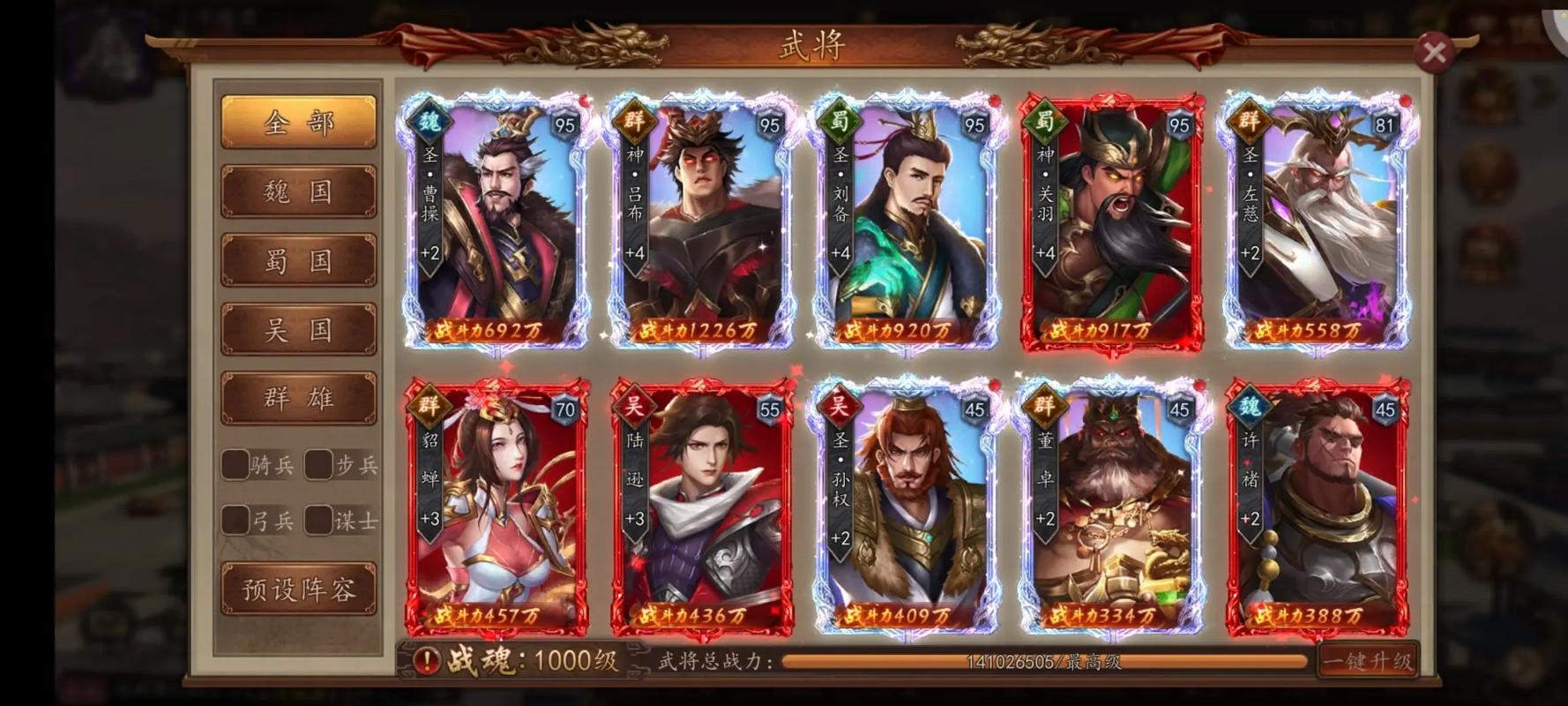Switch to the 吴国 faction tab

pos(298,327)
